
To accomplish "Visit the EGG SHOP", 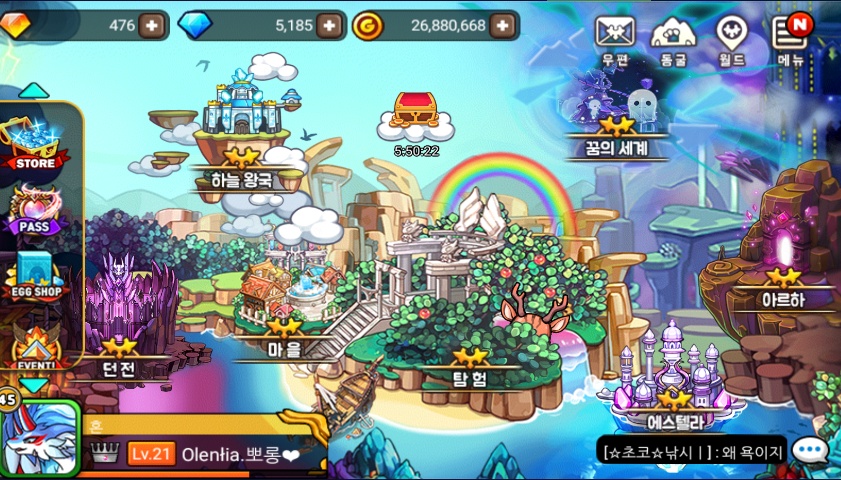I will 38,276.
